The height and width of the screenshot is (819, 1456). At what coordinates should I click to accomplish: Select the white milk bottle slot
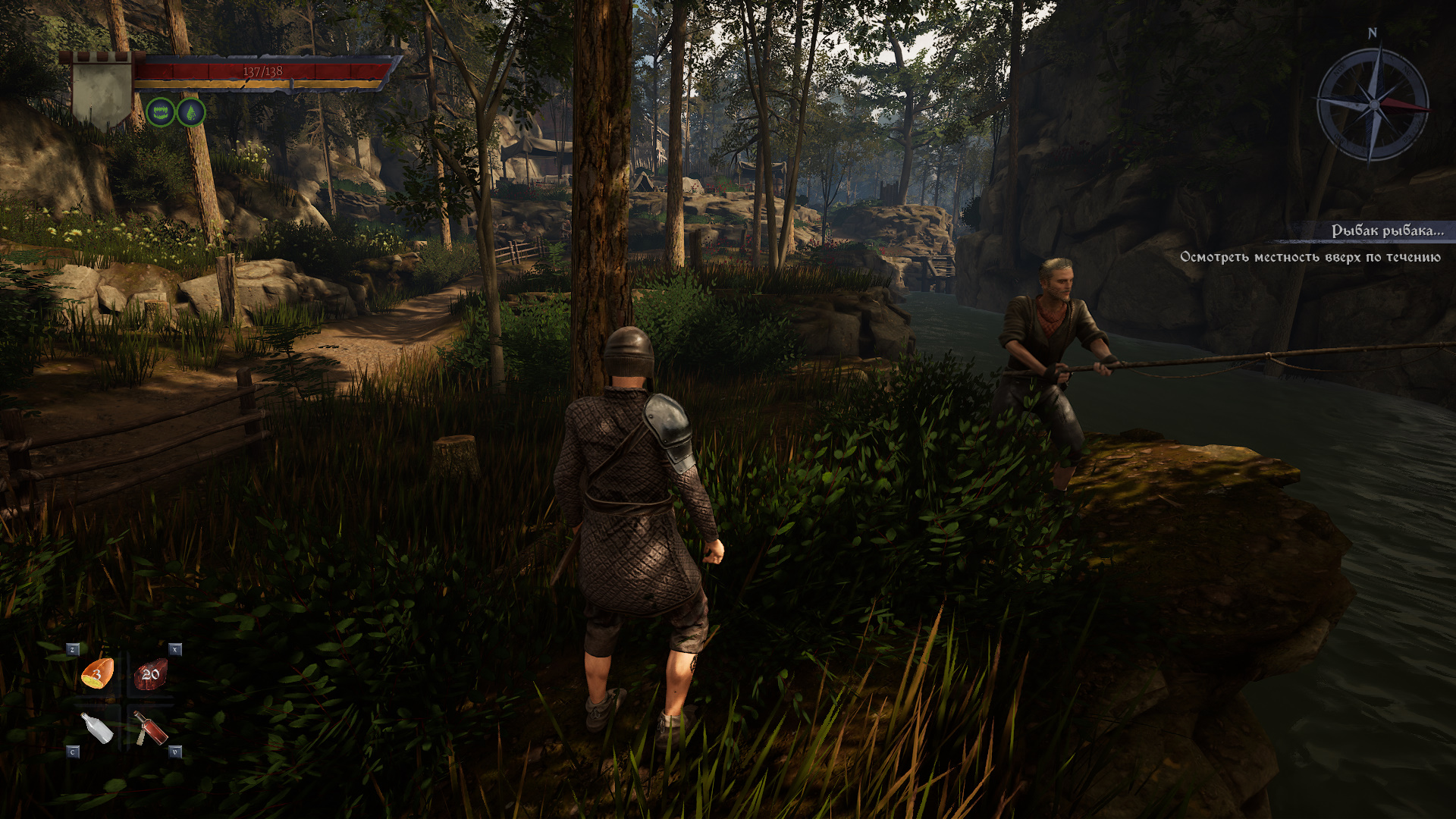click(x=97, y=728)
